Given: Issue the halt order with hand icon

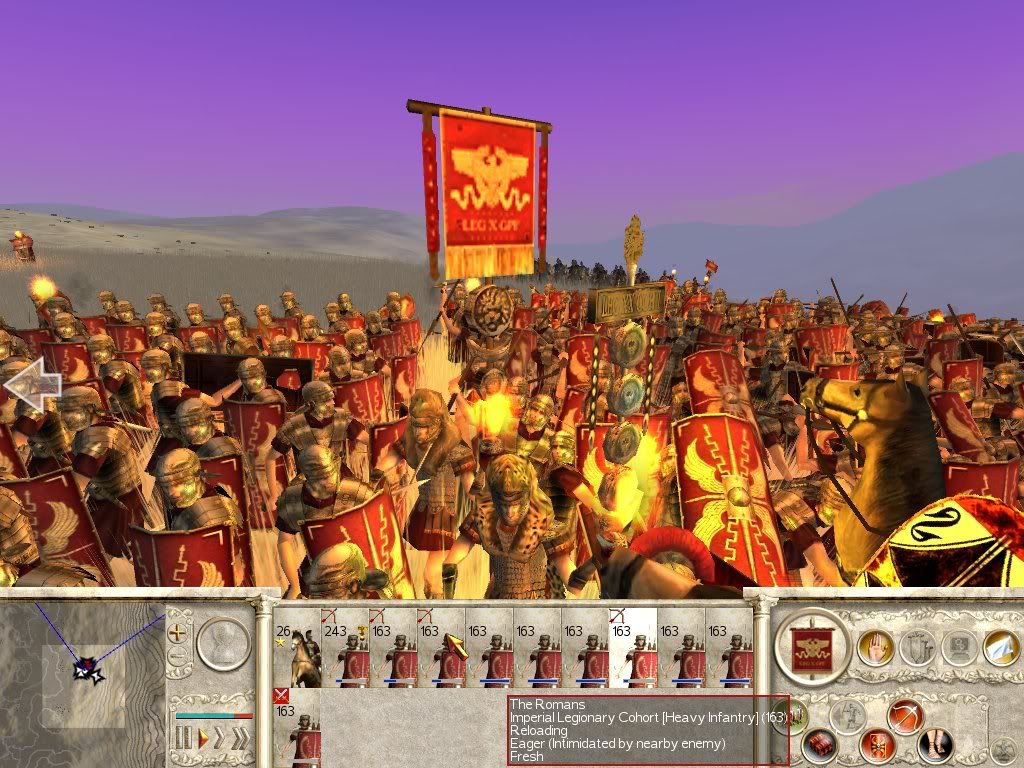Looking at the screenshot, I should [874, 647].
